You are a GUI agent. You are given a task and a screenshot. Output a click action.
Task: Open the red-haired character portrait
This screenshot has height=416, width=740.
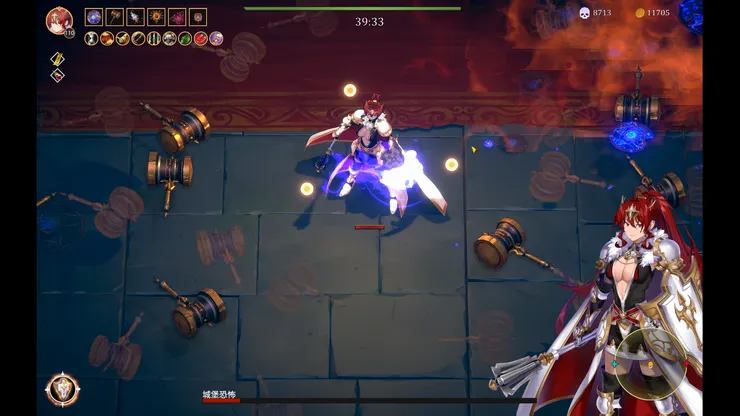[x=58, y=19]
